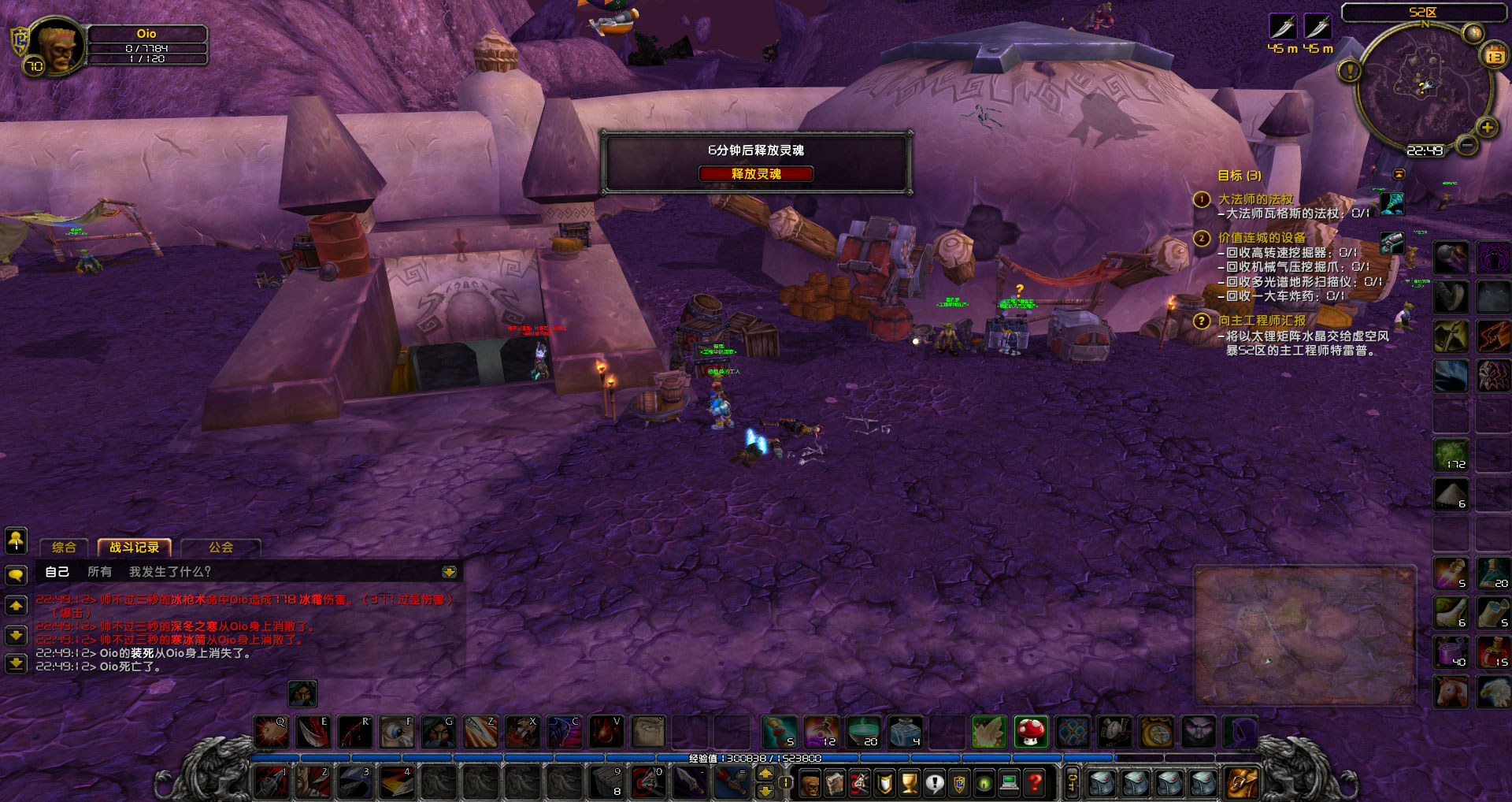Collapse the 目标 objectives tracker
Image resolution: width=1512 pixels, height=802 pixels.
pyautogui.click(x=1399, y=174)
